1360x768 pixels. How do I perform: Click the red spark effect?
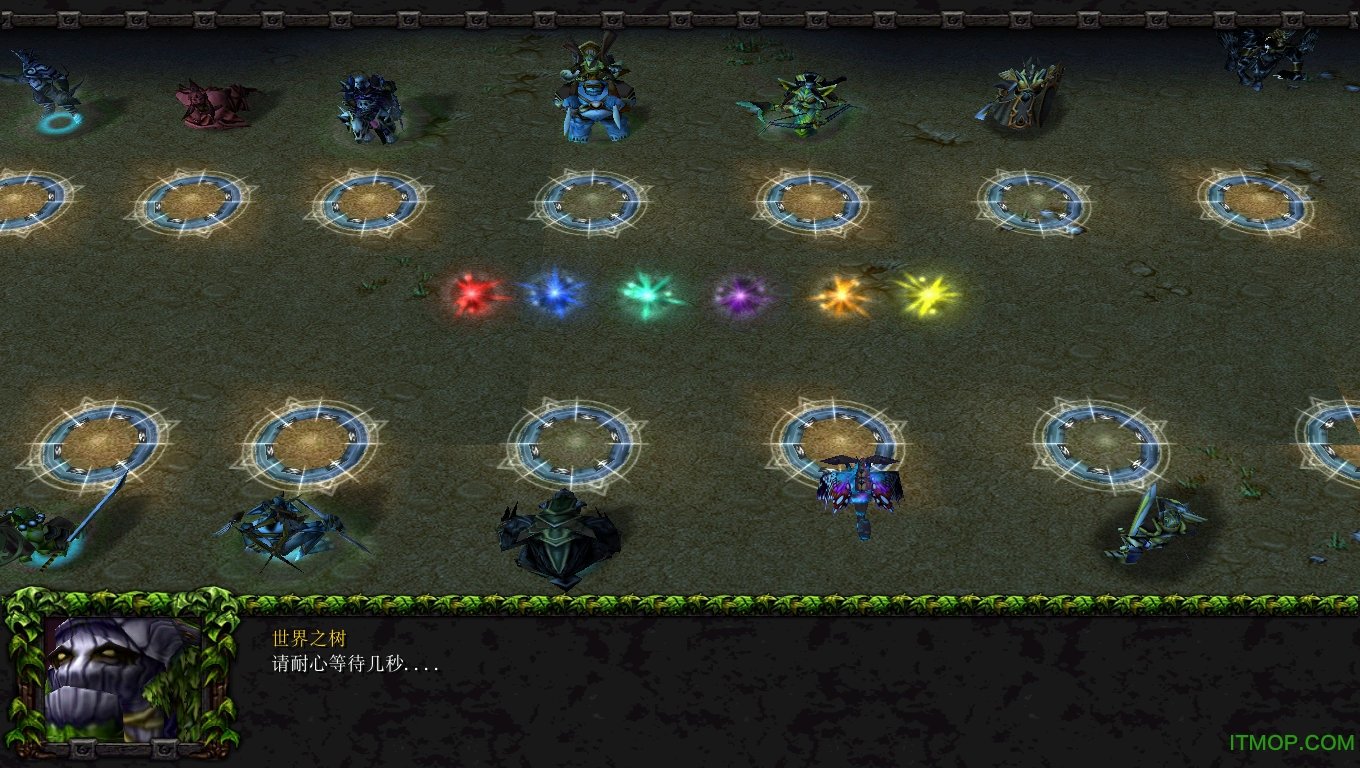pyautogui.click(x=474, y=295)
